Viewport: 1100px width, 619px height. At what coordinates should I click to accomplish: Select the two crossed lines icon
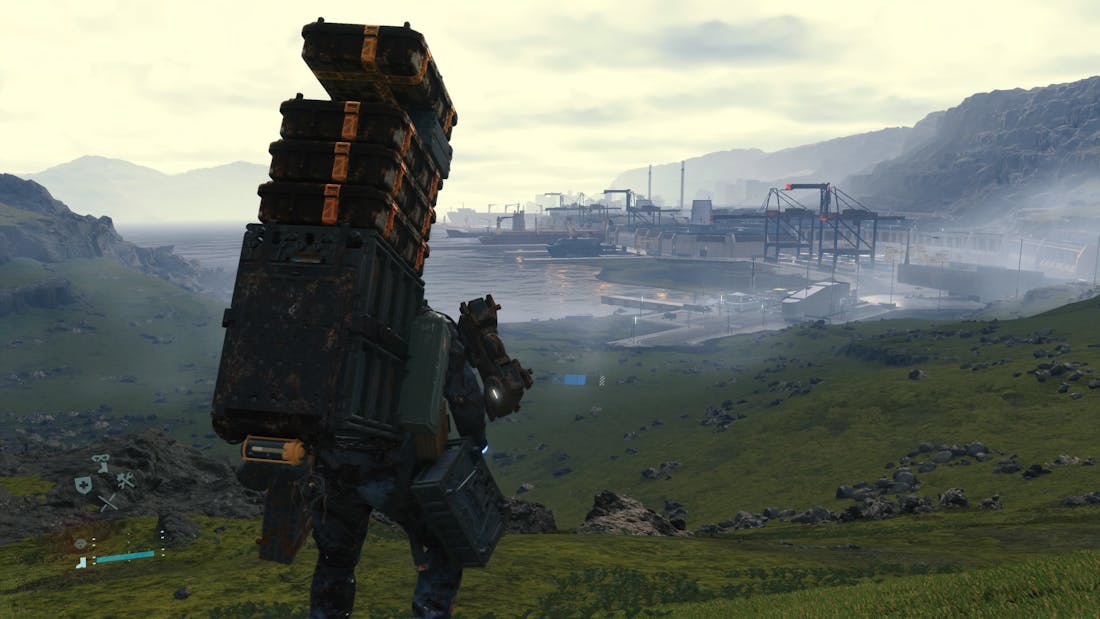pos(107,502)
